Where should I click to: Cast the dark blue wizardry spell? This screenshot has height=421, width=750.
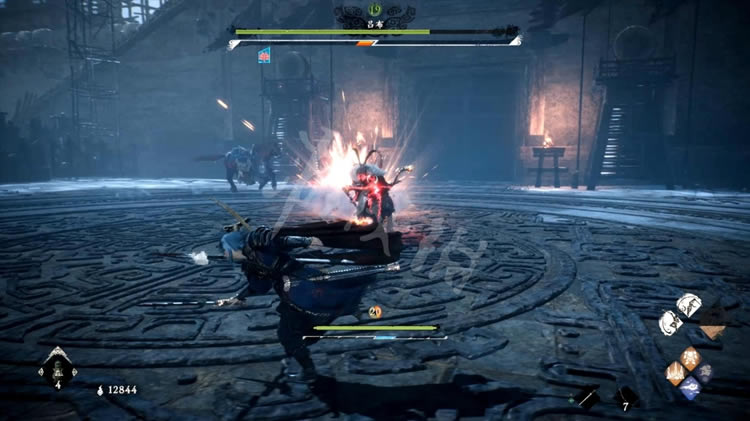pyautogui.click(x=705, y=372)
